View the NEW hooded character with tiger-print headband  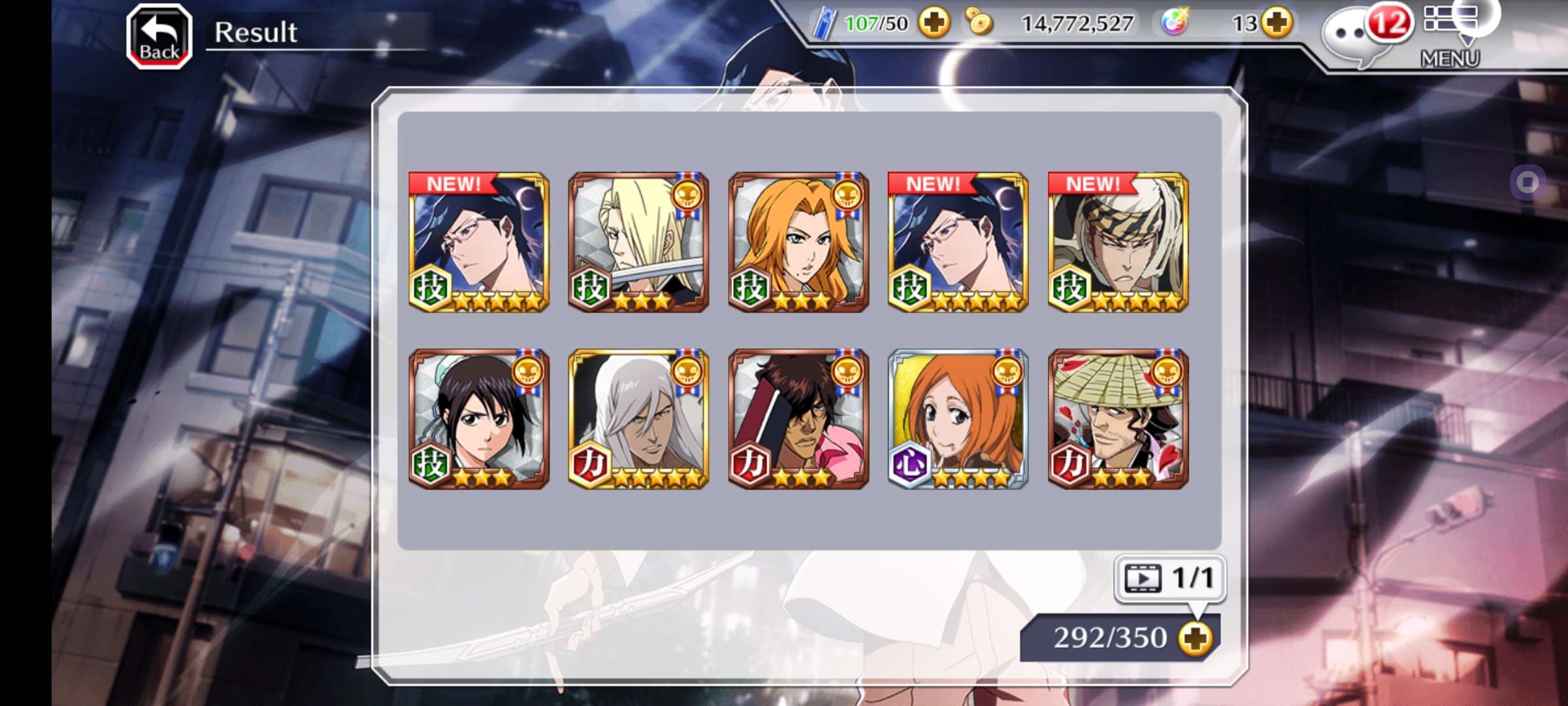coord(1118,242)
